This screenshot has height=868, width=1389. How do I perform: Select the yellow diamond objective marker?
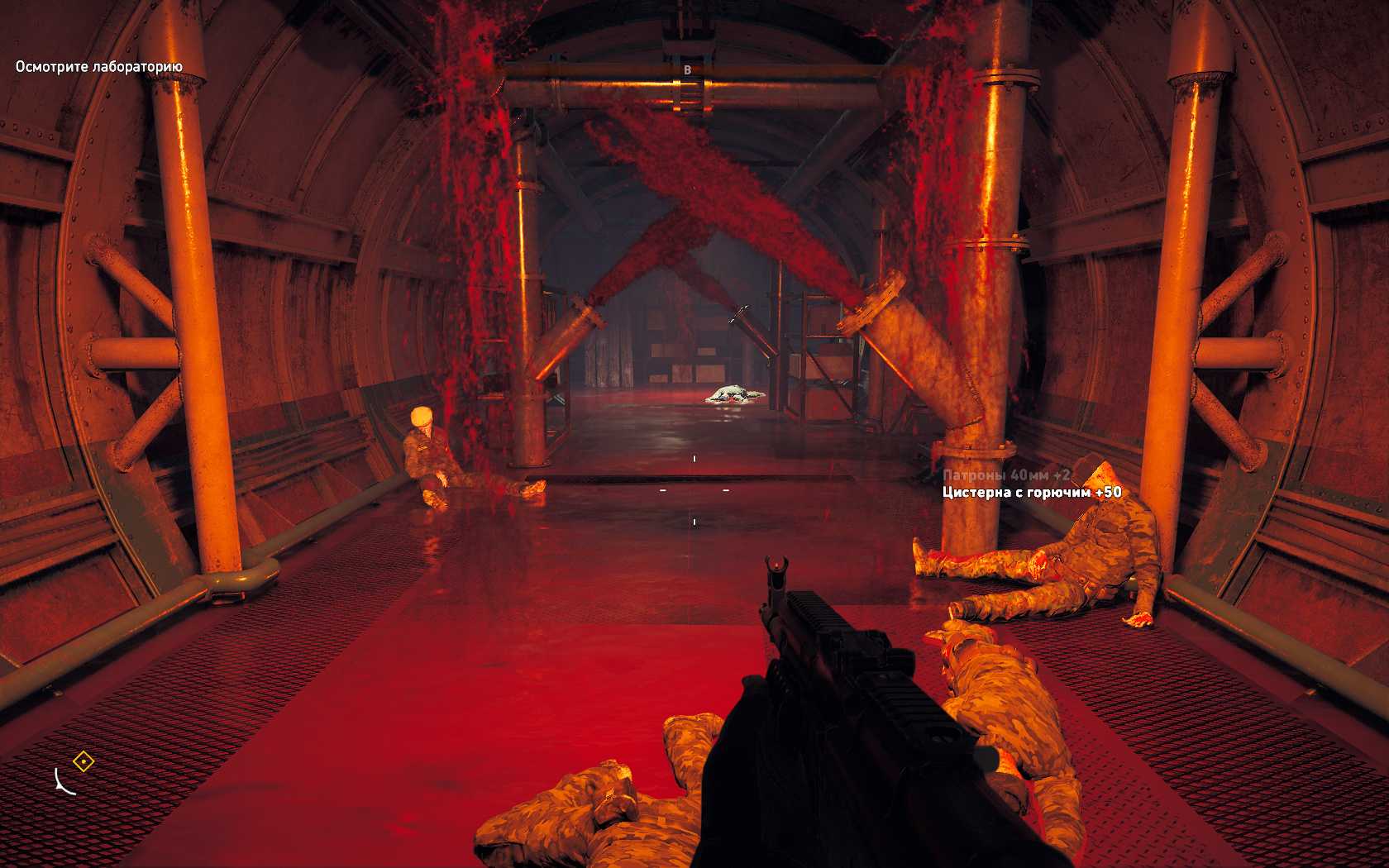84,761
